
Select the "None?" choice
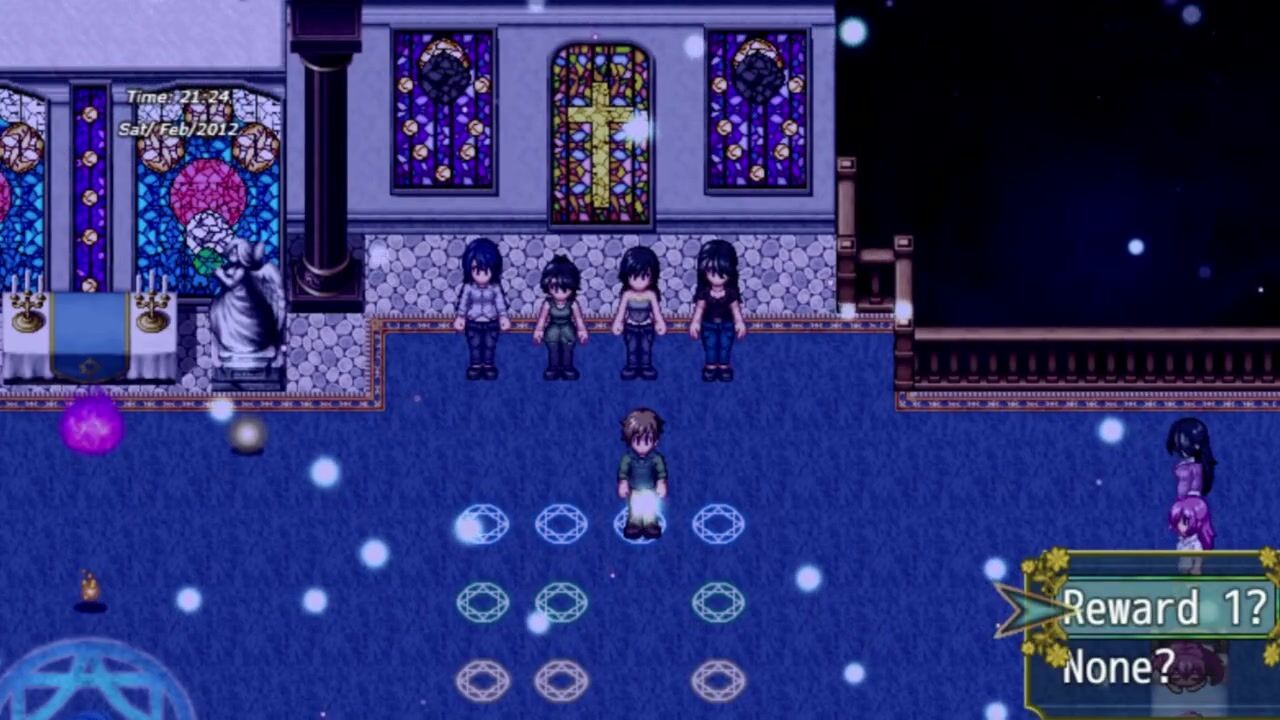click(x=1118, y=666)
